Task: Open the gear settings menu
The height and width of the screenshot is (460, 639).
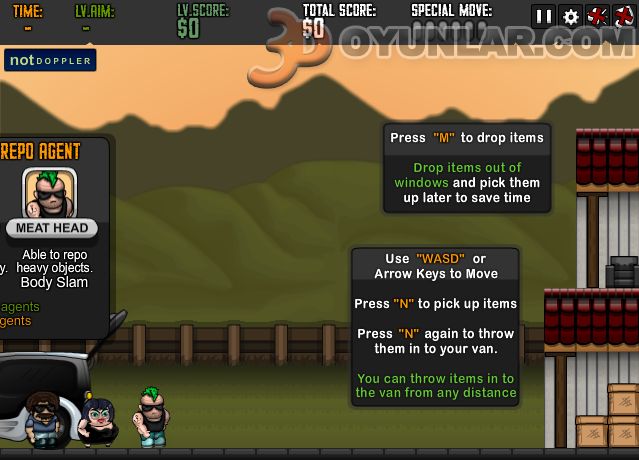Action: (571, 16)
